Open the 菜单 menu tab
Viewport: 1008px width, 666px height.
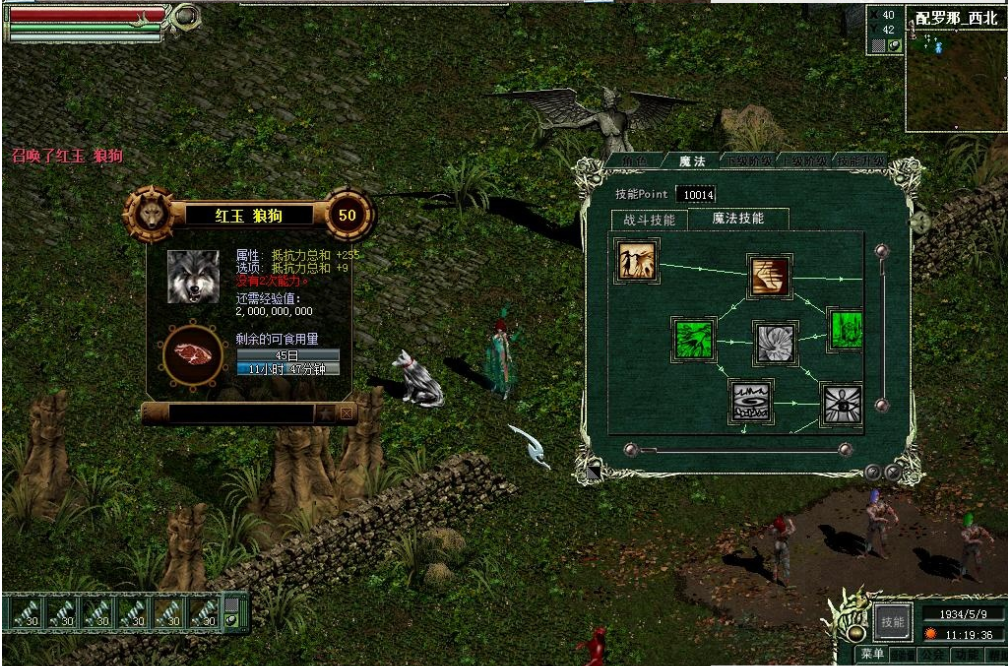872,654
